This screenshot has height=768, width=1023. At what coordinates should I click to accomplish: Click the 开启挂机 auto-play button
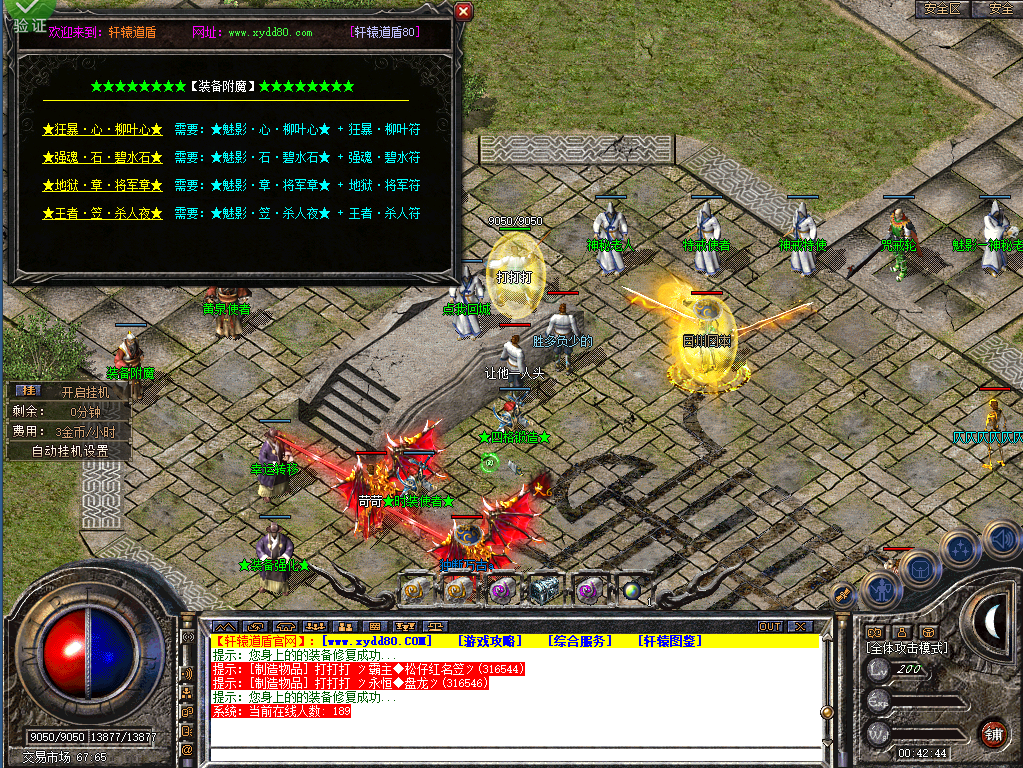[x=82, y=392]
